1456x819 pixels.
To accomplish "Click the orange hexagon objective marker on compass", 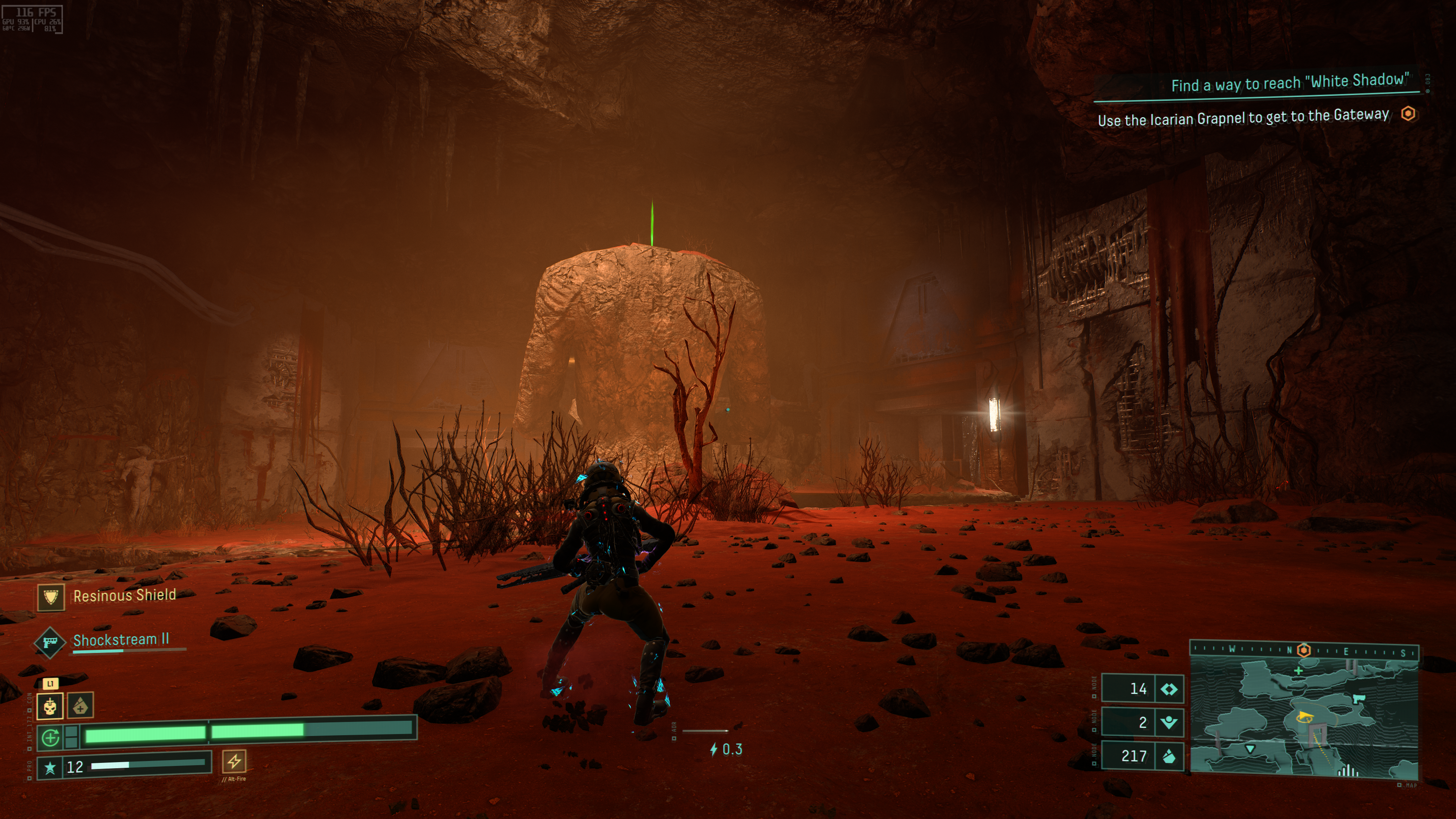I will click(1304, 650).
